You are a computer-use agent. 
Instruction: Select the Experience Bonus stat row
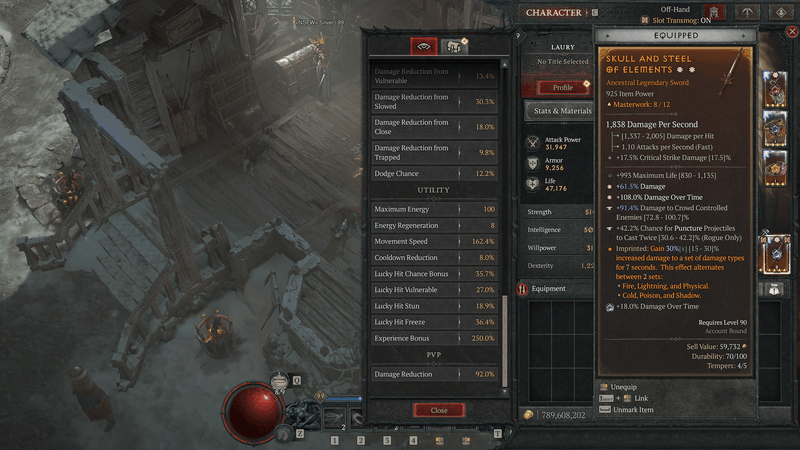(436, 338)
